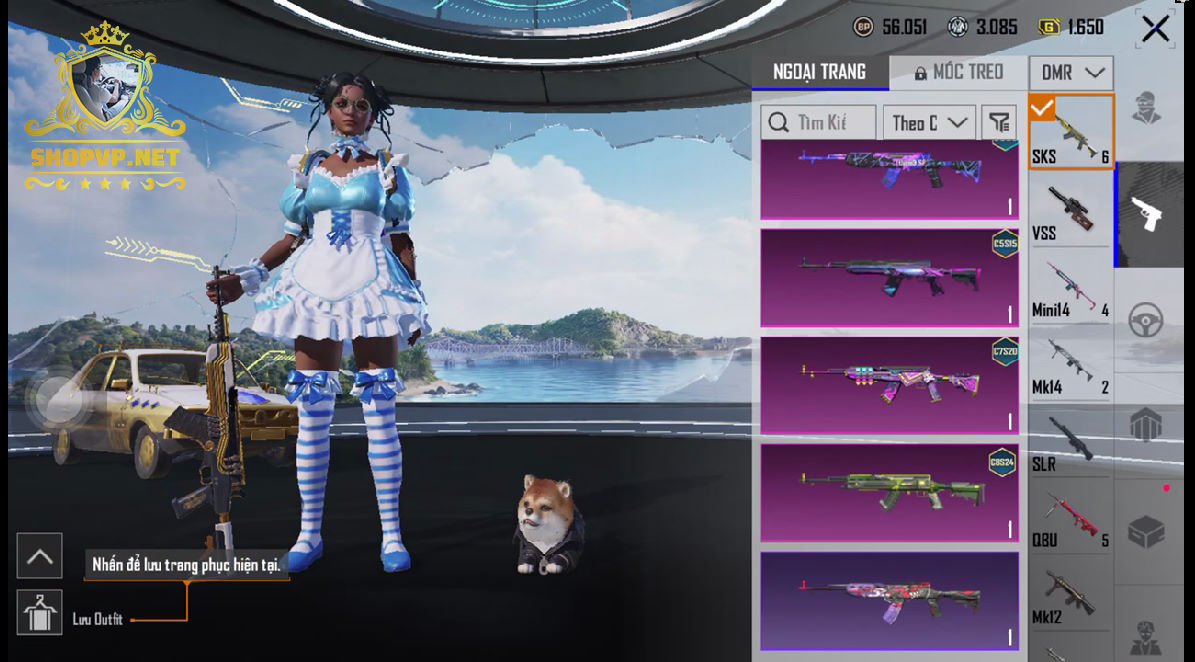
Task: Choose the VSS weapon category
Action: (1071, 210)
